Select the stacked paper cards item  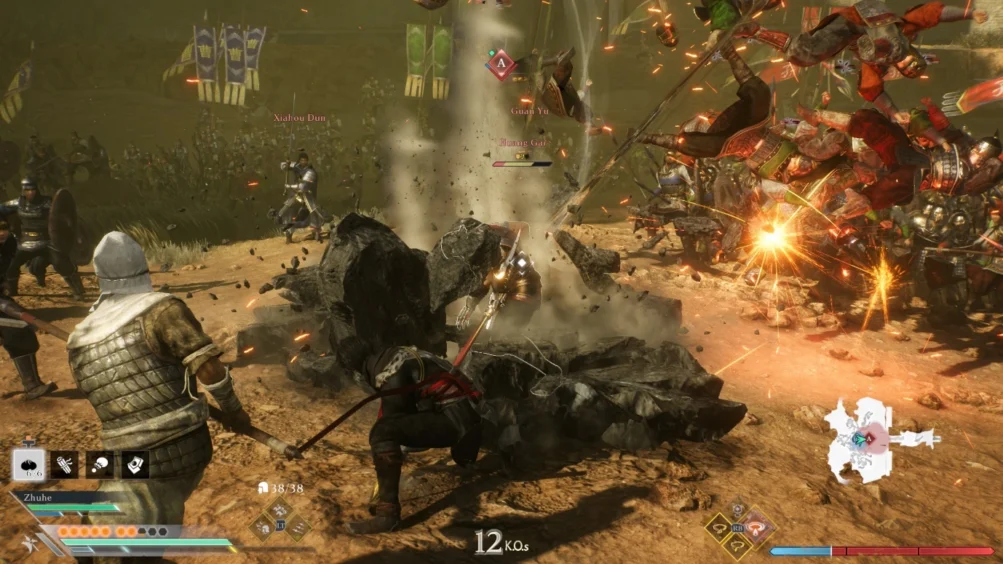point(135,464)
